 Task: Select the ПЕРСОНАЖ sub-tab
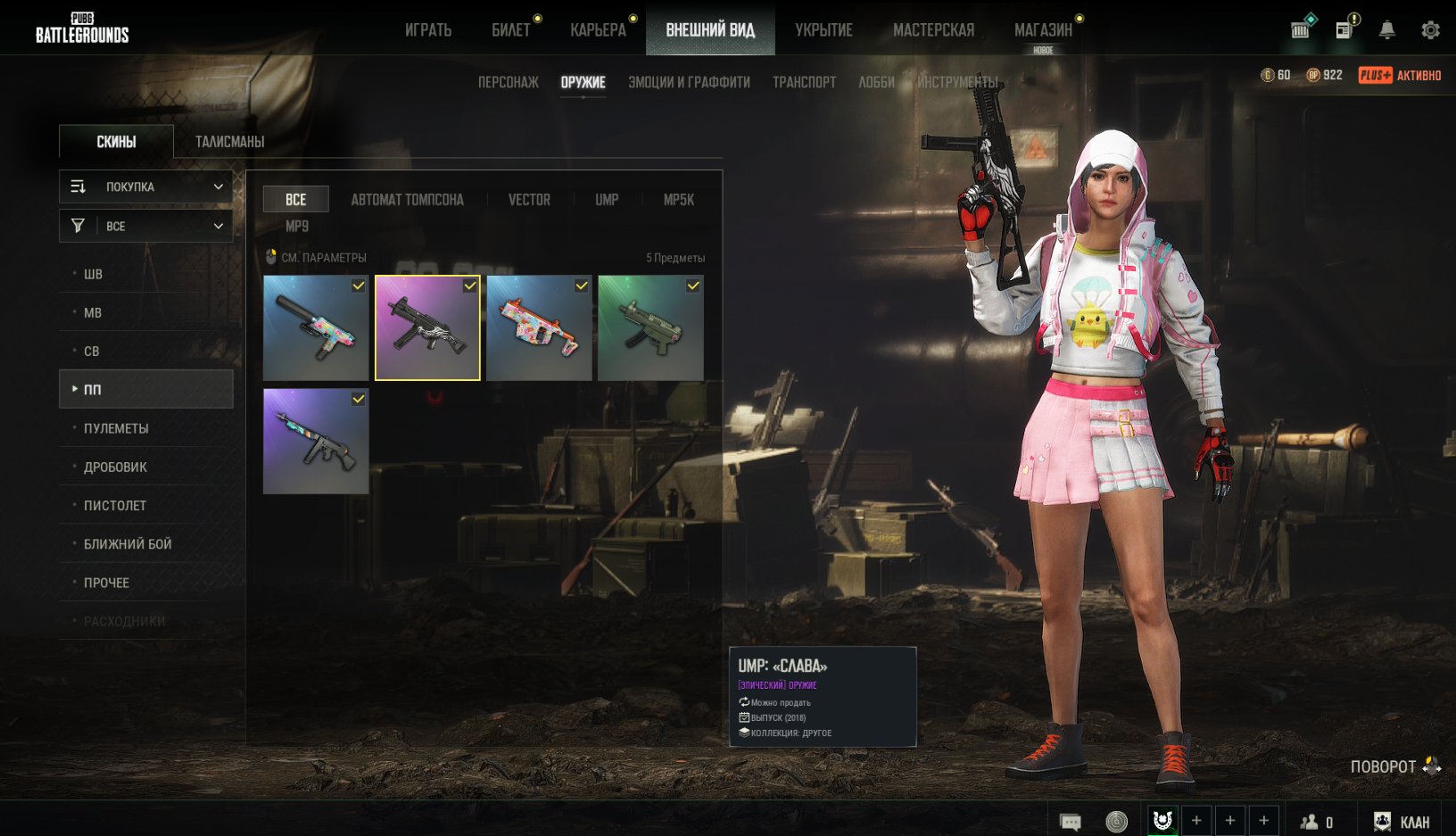[509, 82]
